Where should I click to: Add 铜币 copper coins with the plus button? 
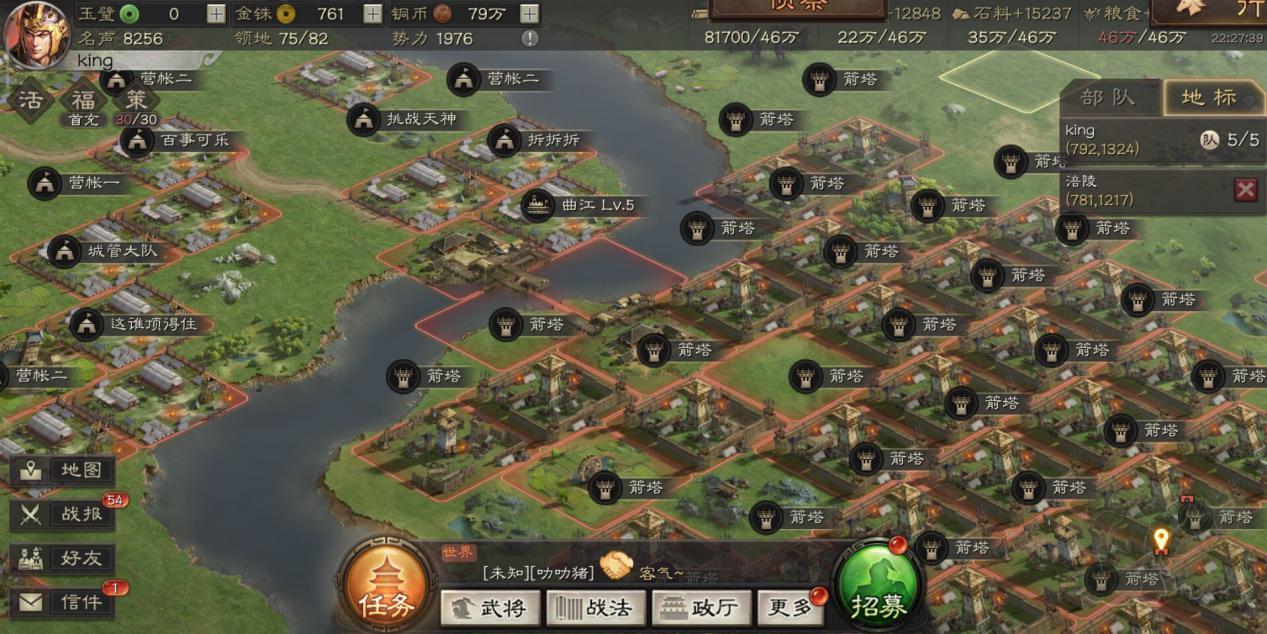coord(529,14)
